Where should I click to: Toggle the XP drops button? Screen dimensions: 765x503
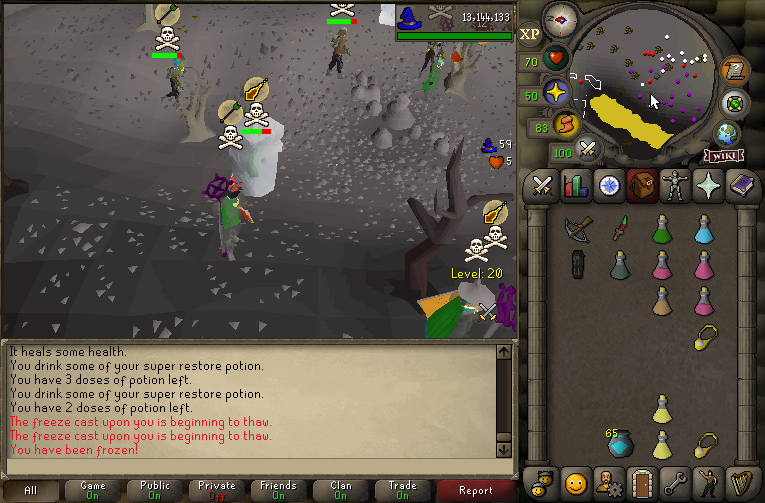530,33
